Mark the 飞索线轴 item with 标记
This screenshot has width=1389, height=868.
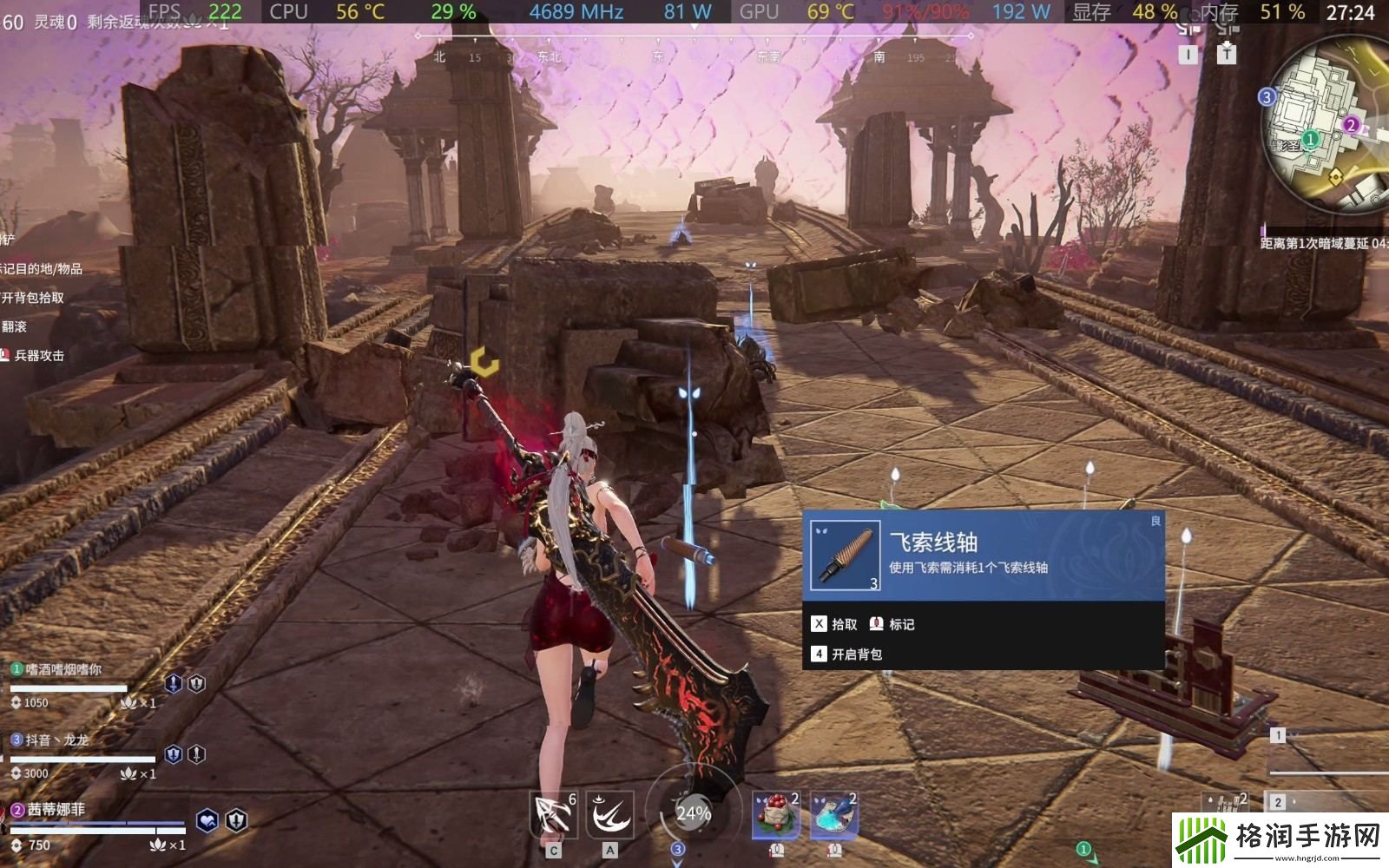tap(892, 624)
